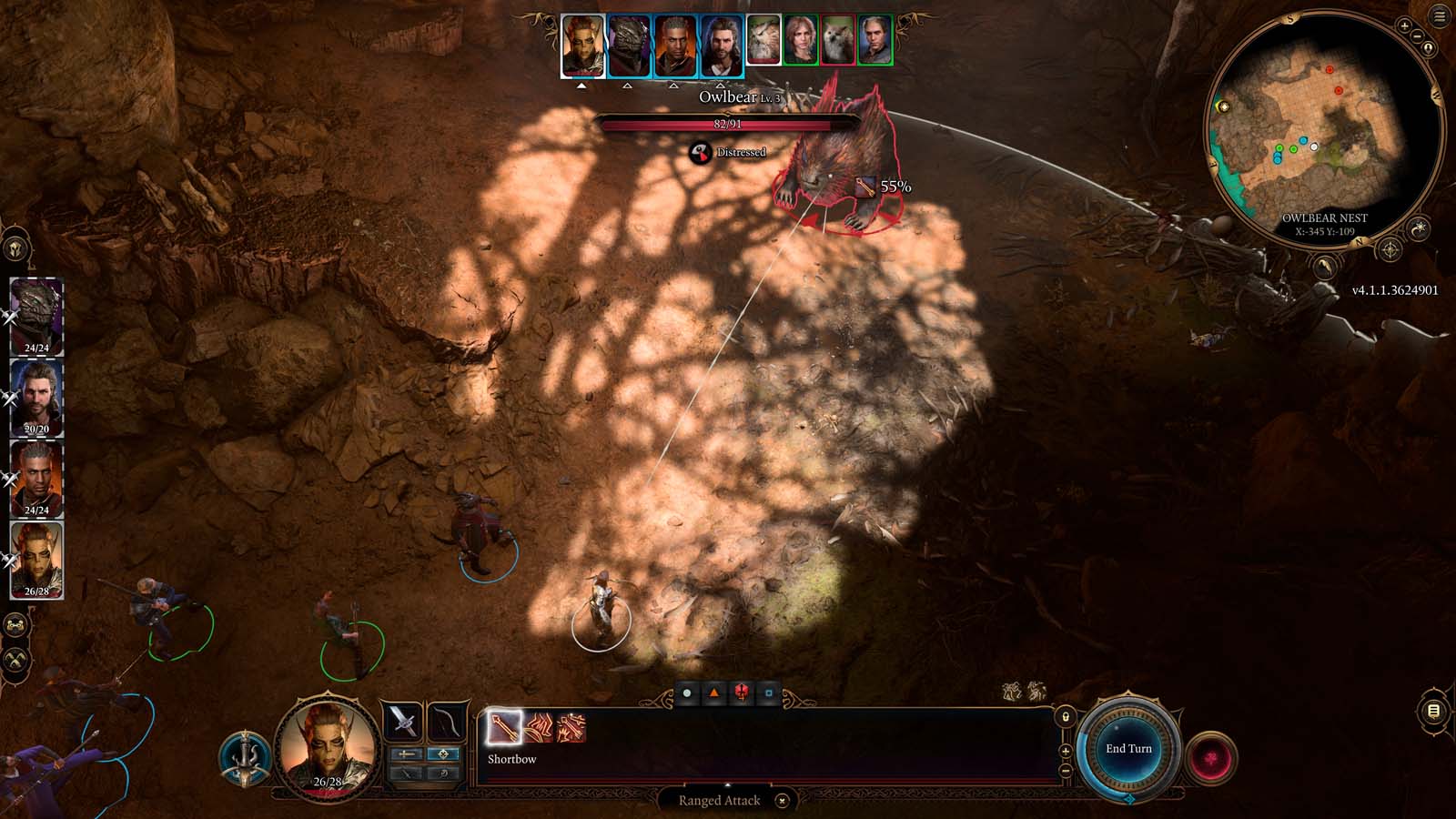Click the anchor emblem left of the portrait
This screenshot has height=819, width=1456.
[x=244, y=757]
